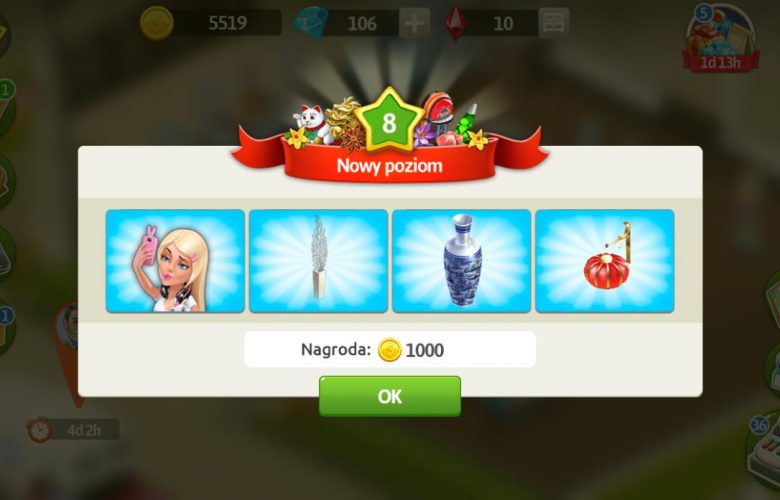This screenshot has width=780, height=500.
Task: Select the blonde selfie girl reward tile
Action: [x=175, y=261]
